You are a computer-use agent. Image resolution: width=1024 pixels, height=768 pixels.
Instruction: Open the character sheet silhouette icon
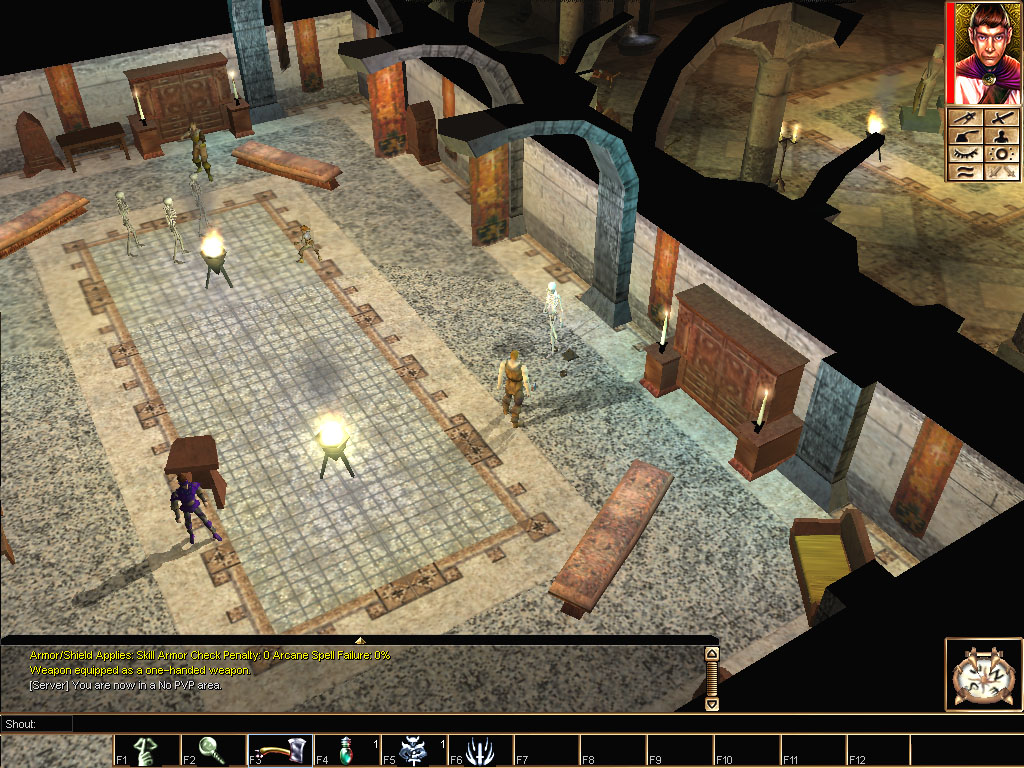tap(1002, 137)
